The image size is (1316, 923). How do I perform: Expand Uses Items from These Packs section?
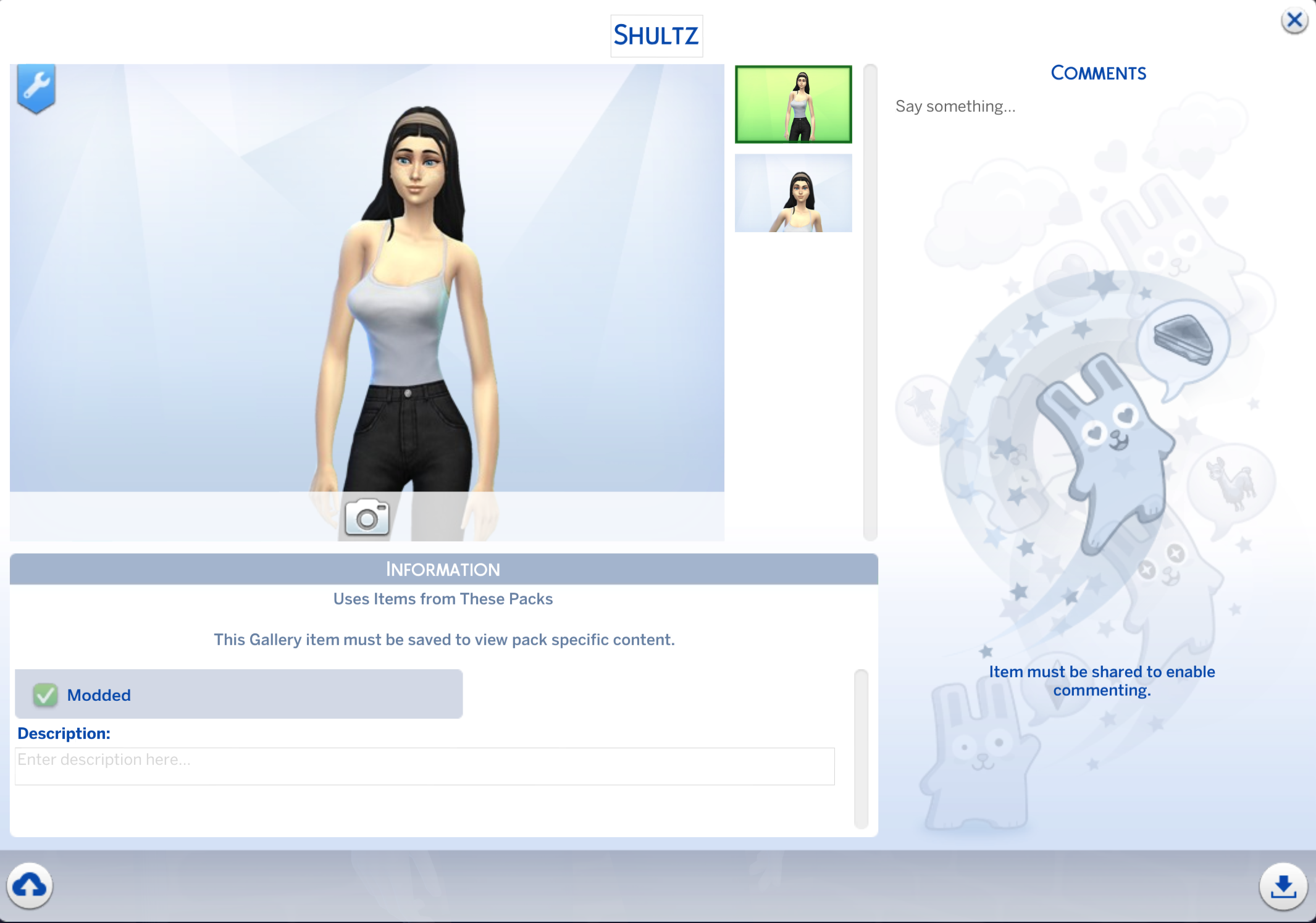(x=442, y=598)
